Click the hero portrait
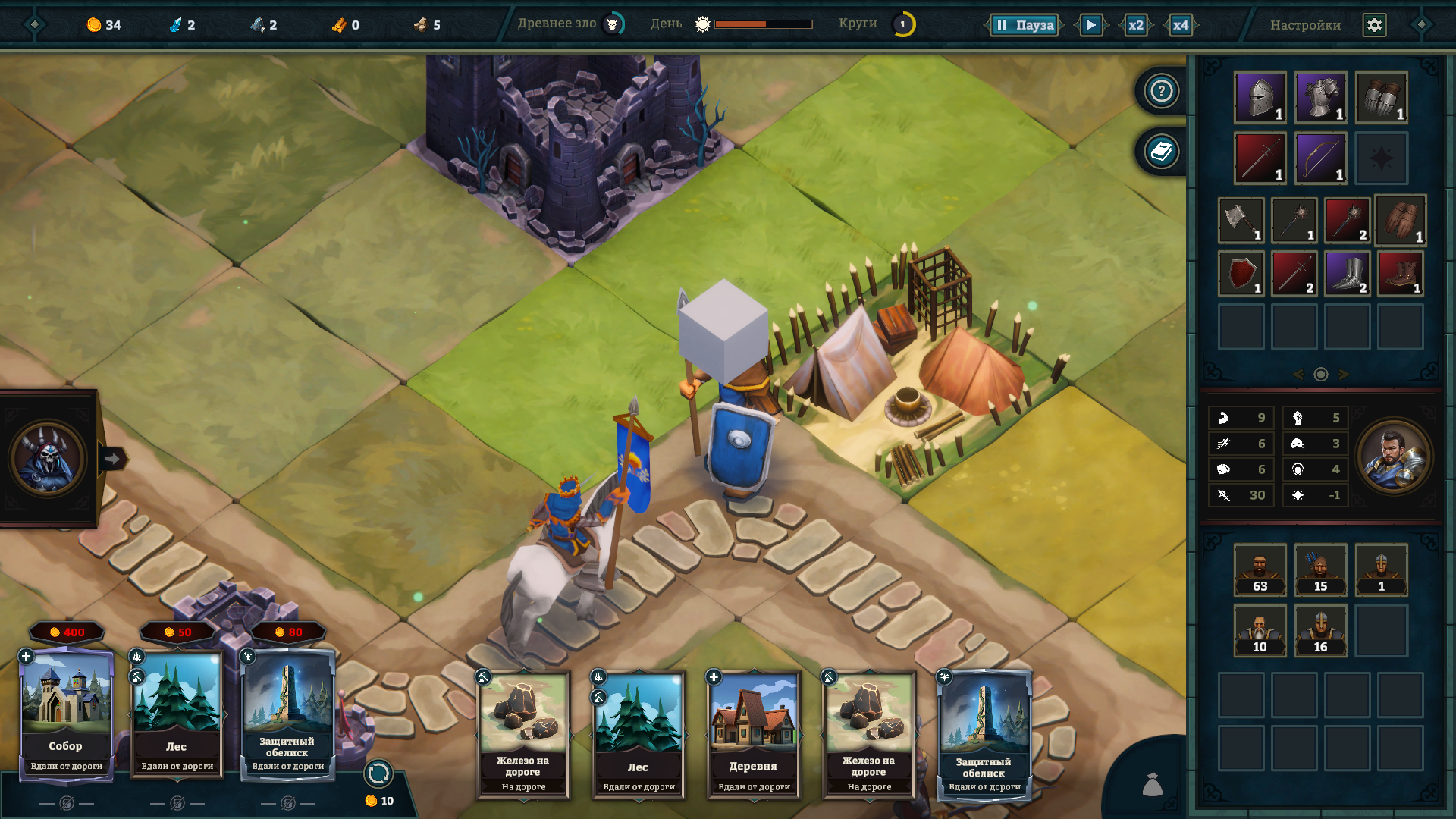 1394,457
